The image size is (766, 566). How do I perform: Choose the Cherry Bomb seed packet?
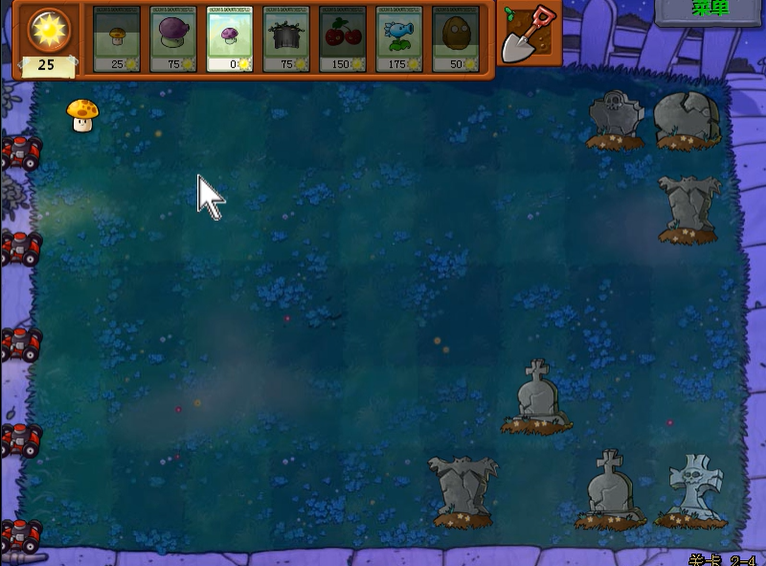pyautogui.click(x=343, y=39)
